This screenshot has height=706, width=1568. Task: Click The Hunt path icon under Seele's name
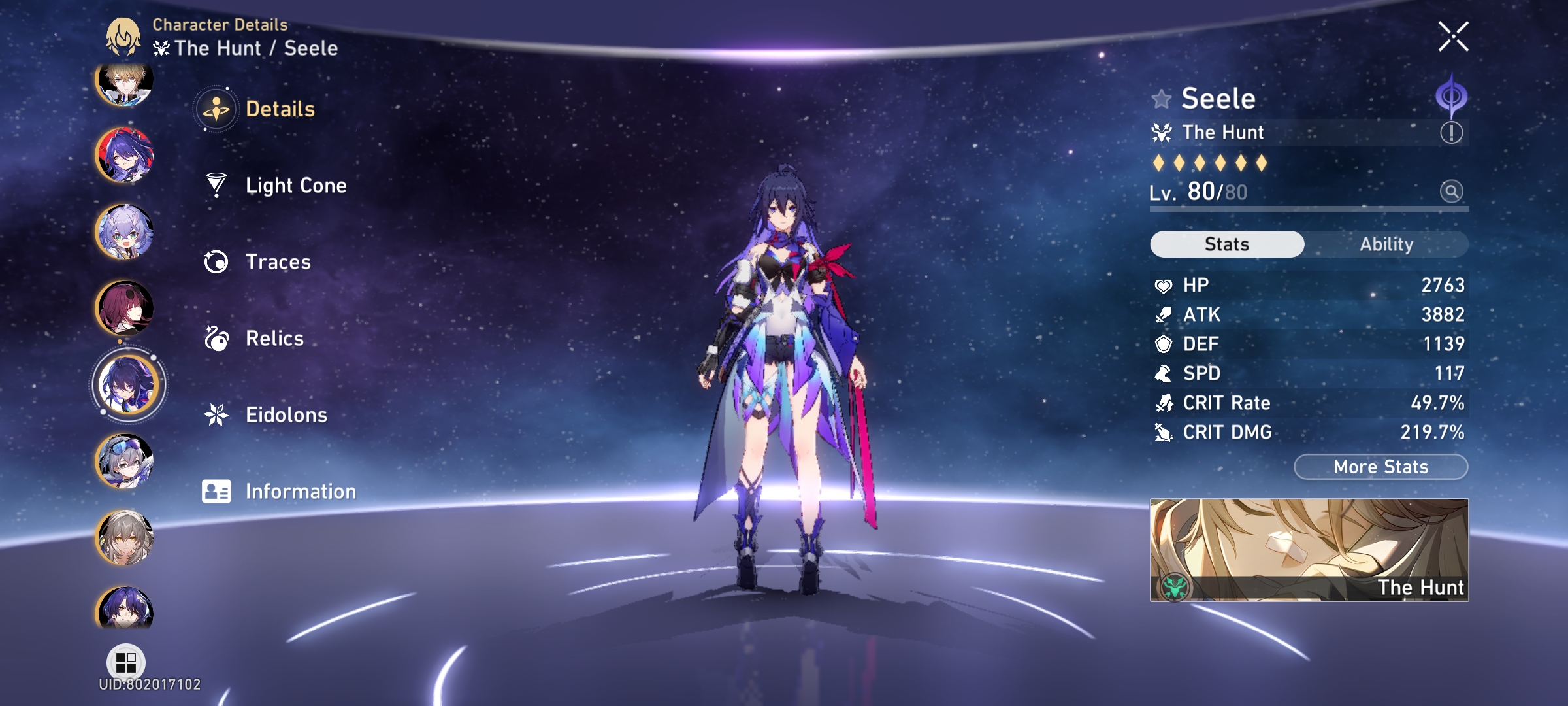1164,132
